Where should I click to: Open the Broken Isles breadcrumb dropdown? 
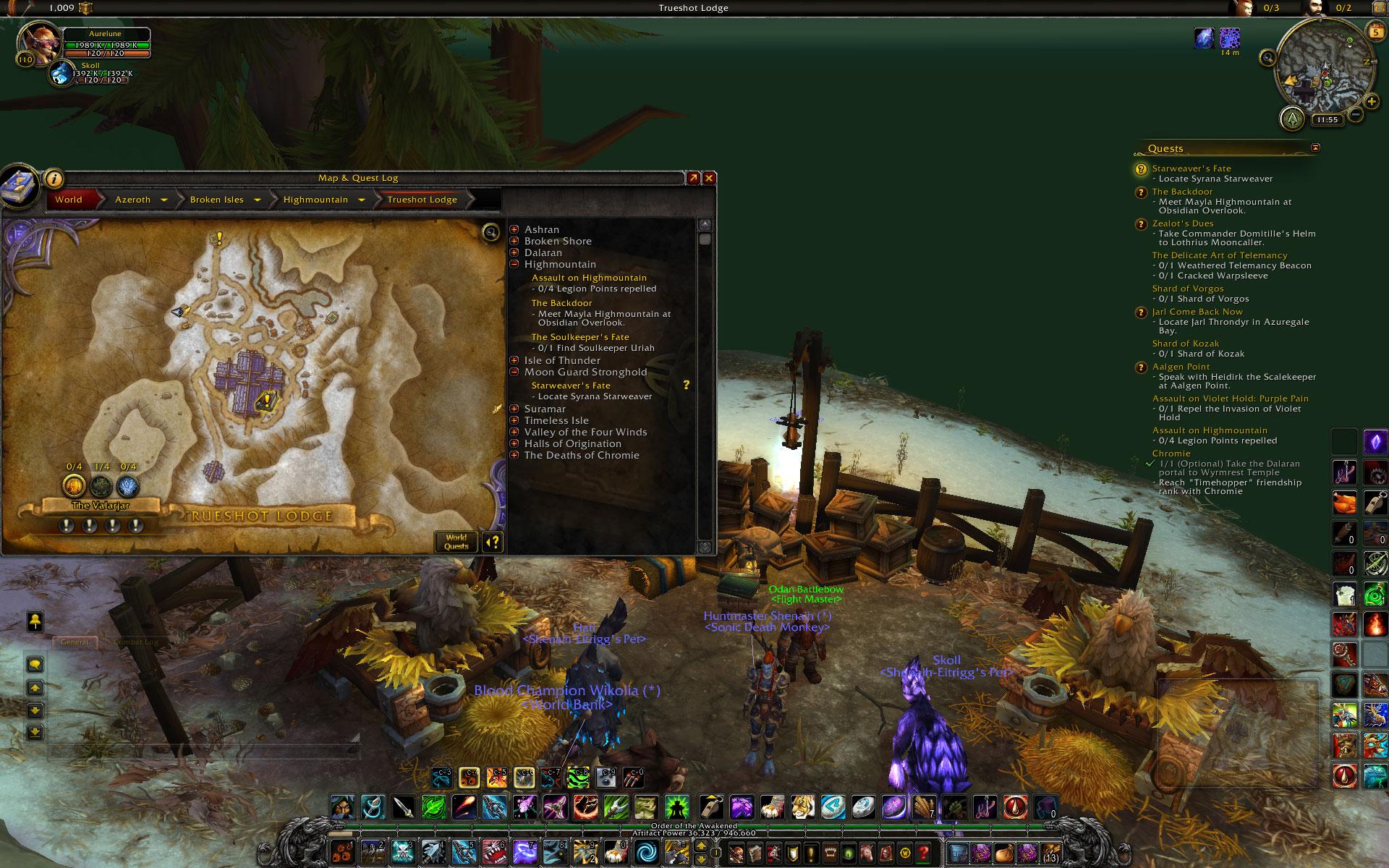(x=258, y=200)
